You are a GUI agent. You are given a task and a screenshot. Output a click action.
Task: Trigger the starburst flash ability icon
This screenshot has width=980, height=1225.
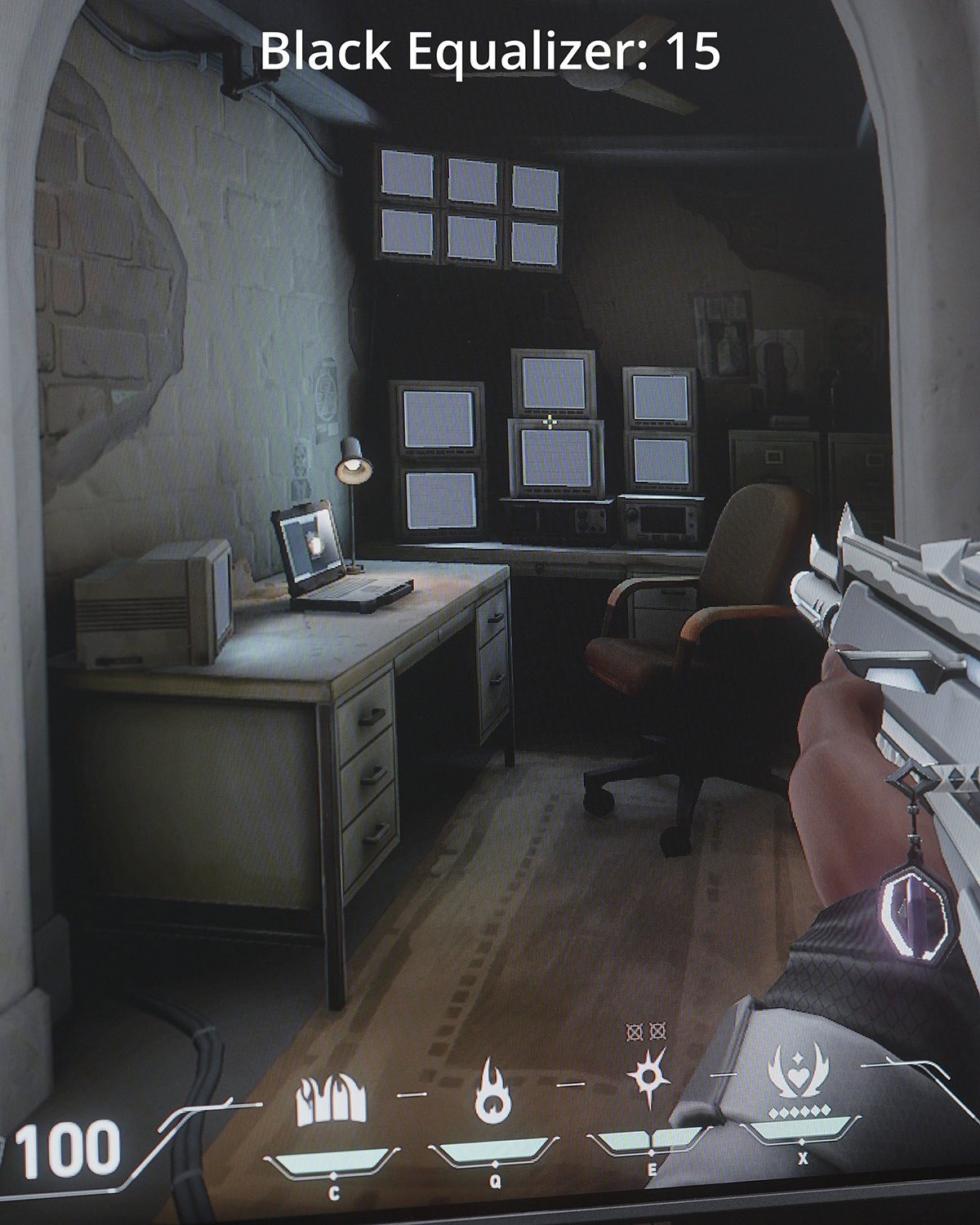(650, 1076)
